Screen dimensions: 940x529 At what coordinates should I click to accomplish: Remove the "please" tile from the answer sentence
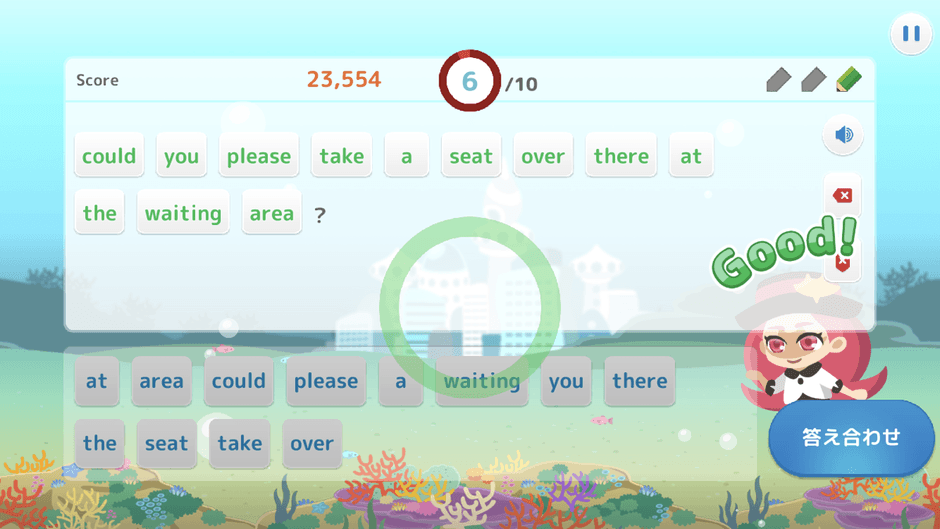[258, 156]
